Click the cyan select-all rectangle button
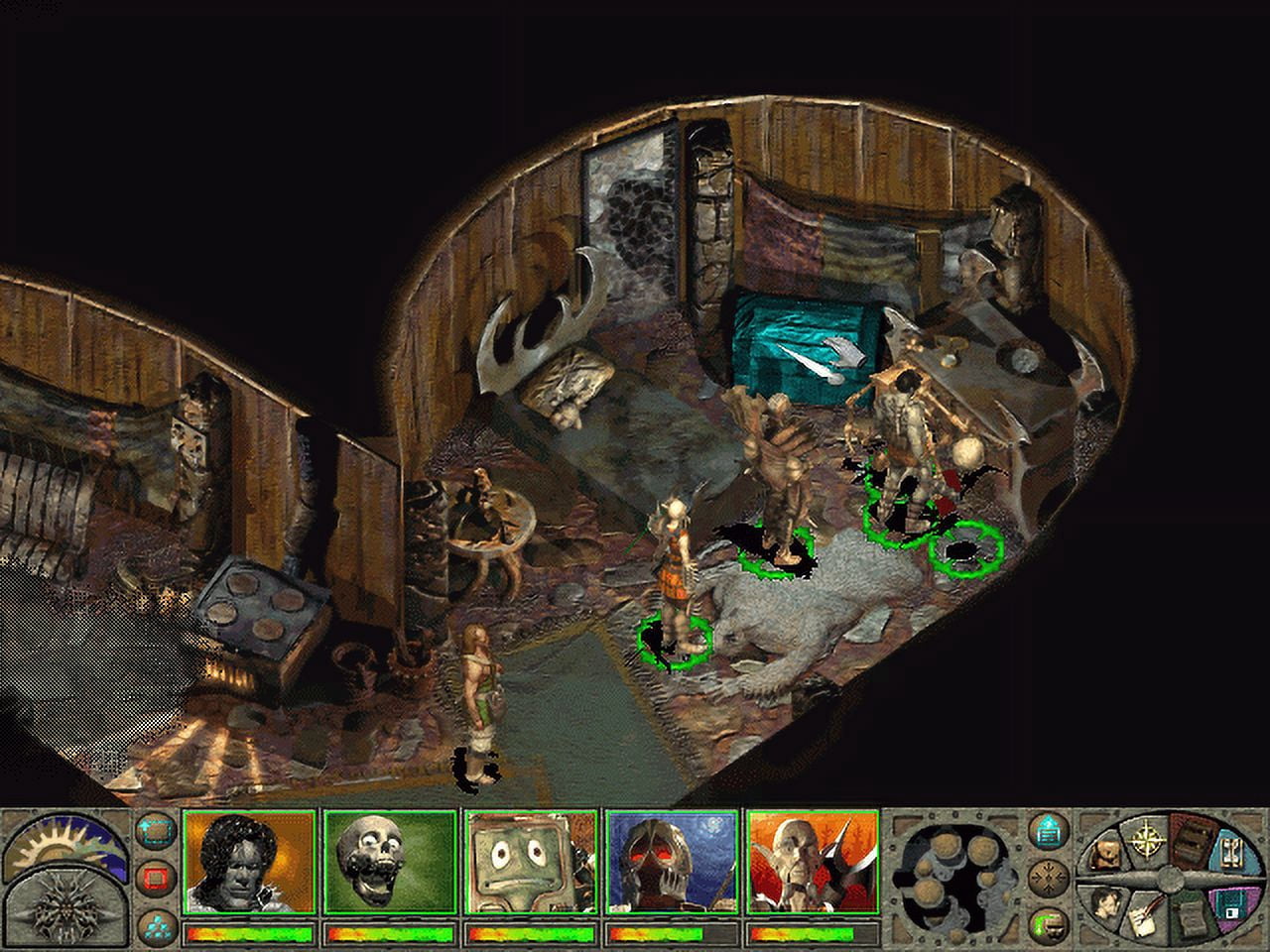The width and height of the screenshot is (1270, 952). click(x=153, y=830)
